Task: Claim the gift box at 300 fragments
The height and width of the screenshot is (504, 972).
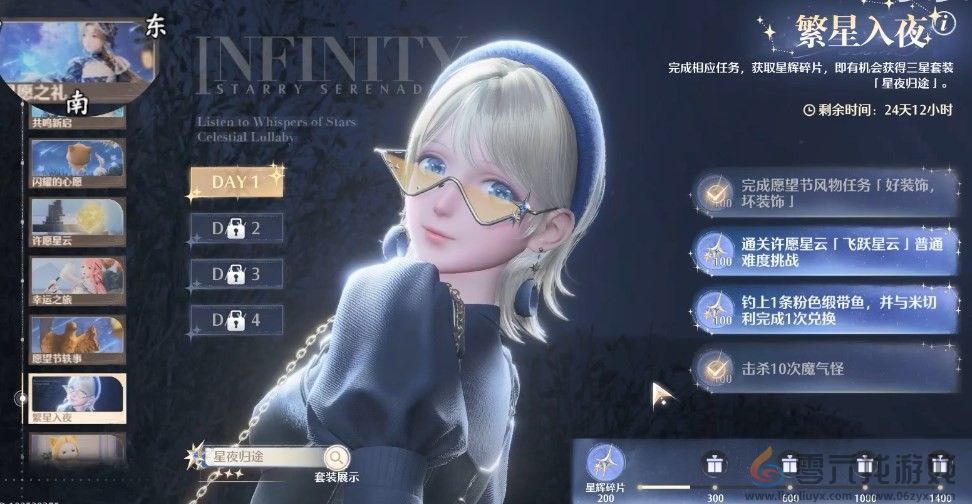Action: click(712, 463)
